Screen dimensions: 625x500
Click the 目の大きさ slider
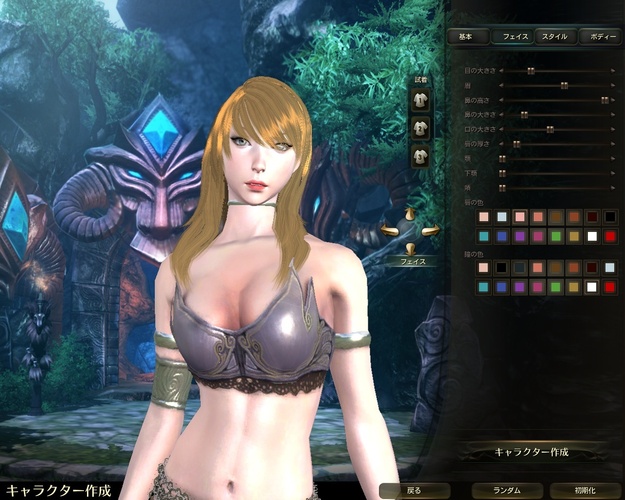(x=556, y=71)
